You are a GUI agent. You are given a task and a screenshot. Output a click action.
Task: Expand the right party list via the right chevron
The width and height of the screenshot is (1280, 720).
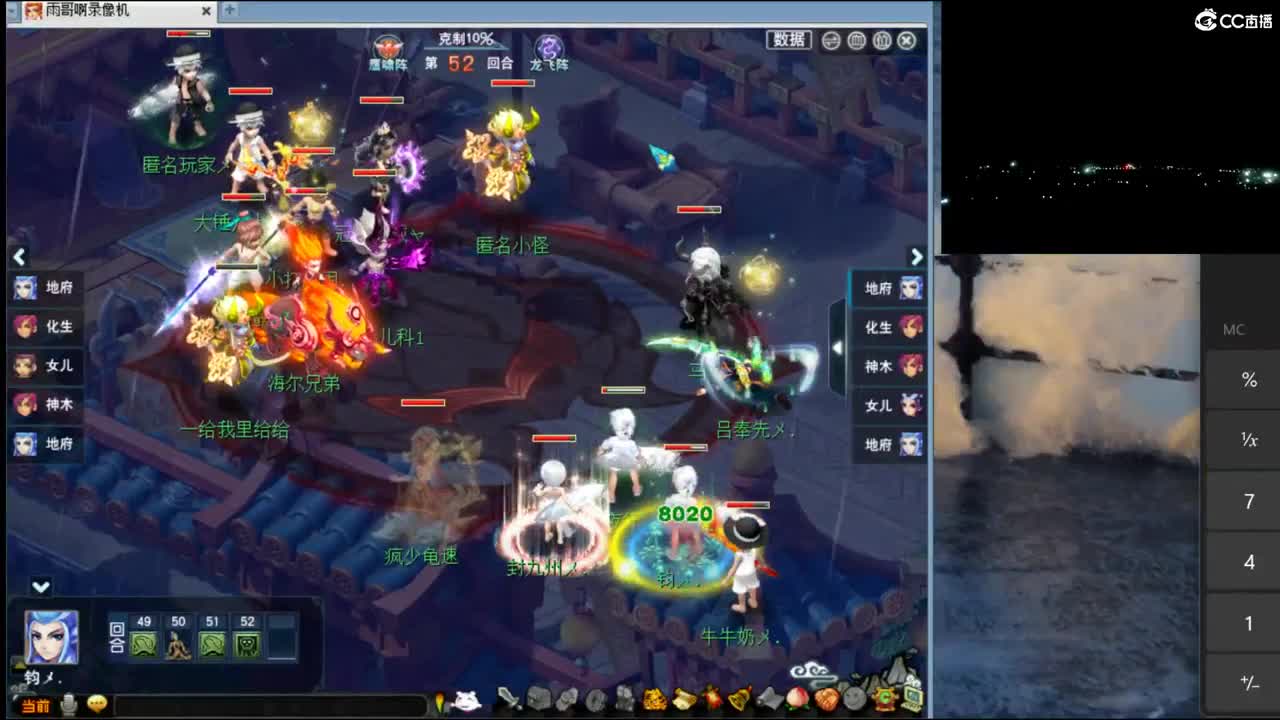point(916,257)
